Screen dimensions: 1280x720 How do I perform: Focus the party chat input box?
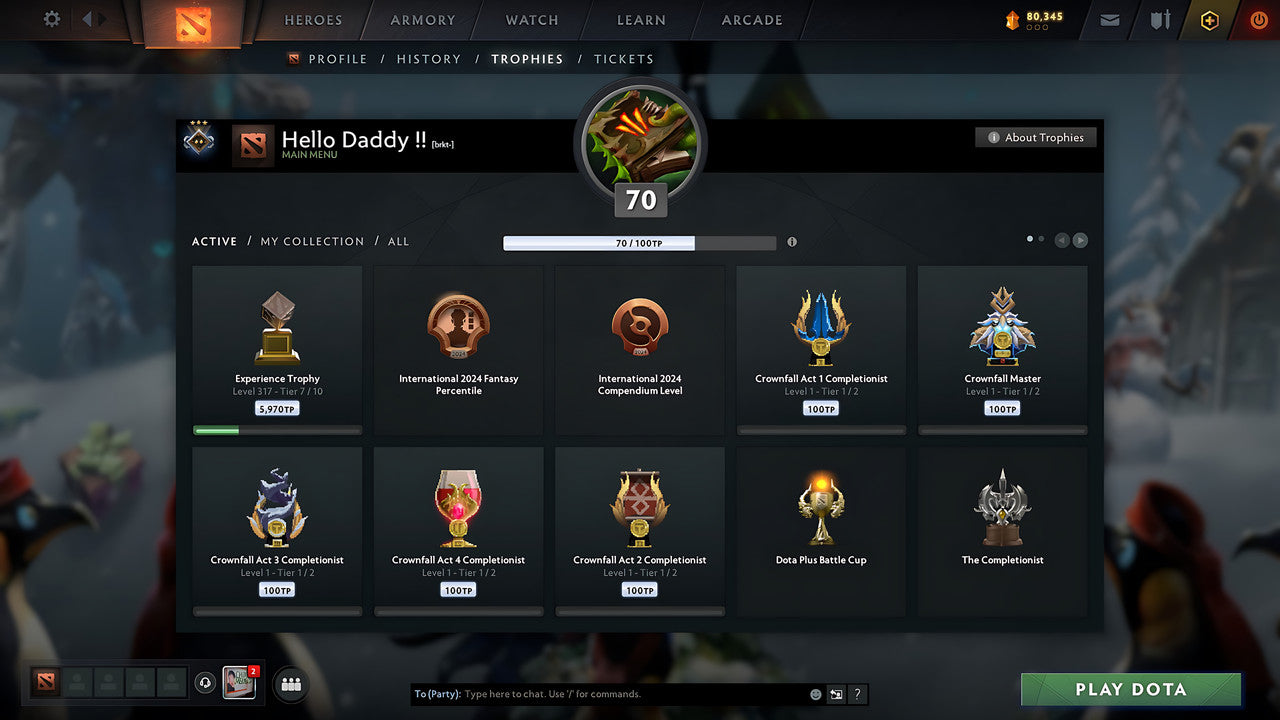coord(630,694)
